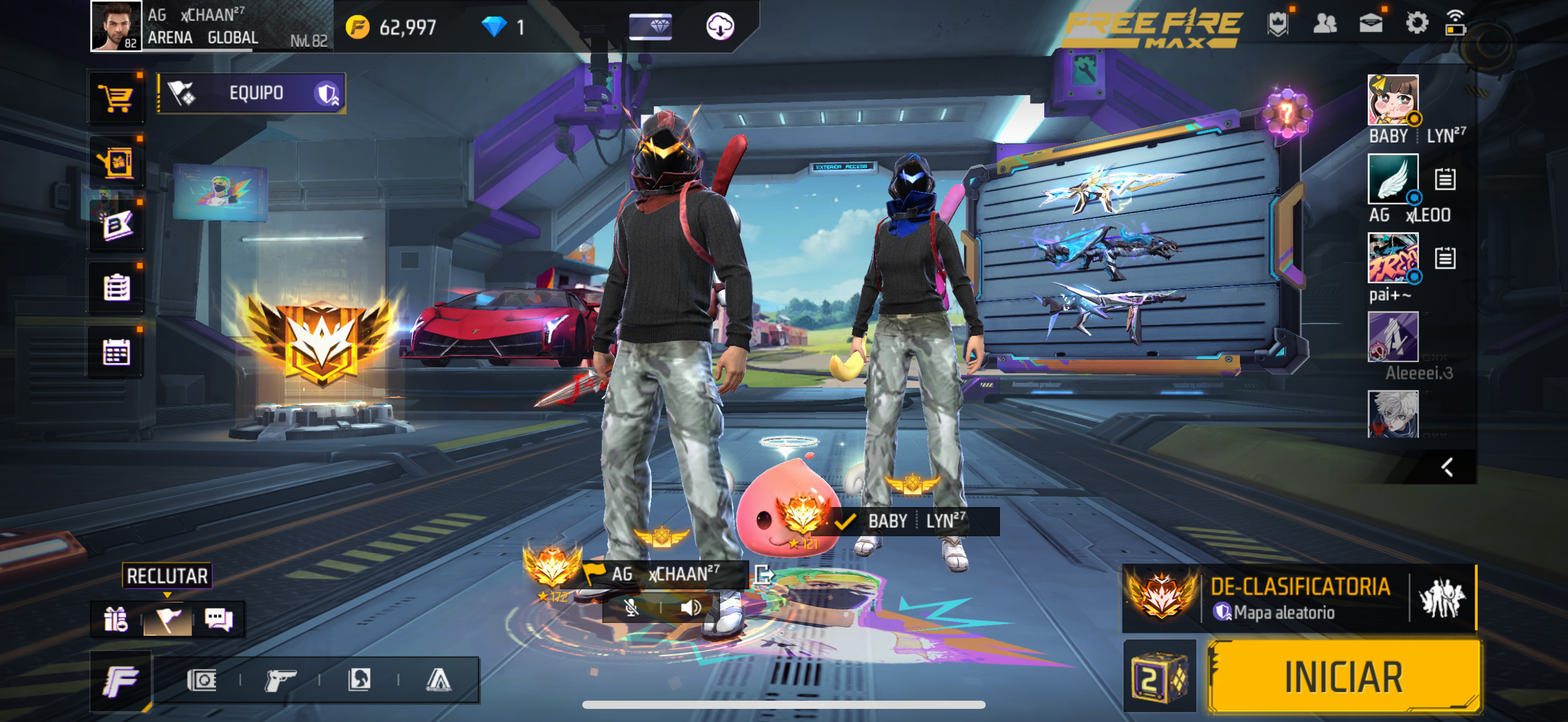
Task: Collapse the friends side panel arrow
Action: (x=1447, y=467)
